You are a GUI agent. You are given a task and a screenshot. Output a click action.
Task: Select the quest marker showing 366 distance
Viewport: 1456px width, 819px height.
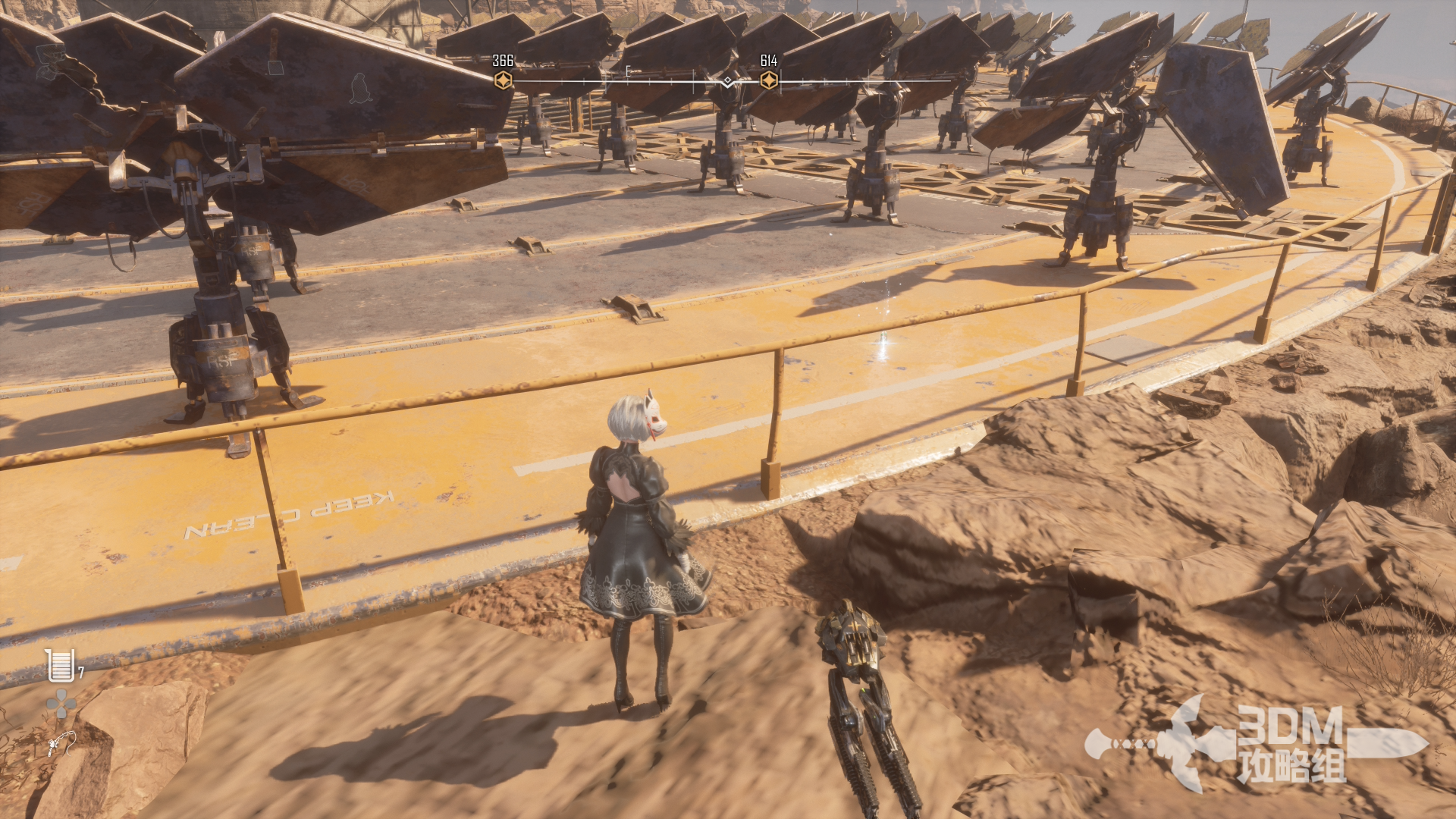[503, 80]
